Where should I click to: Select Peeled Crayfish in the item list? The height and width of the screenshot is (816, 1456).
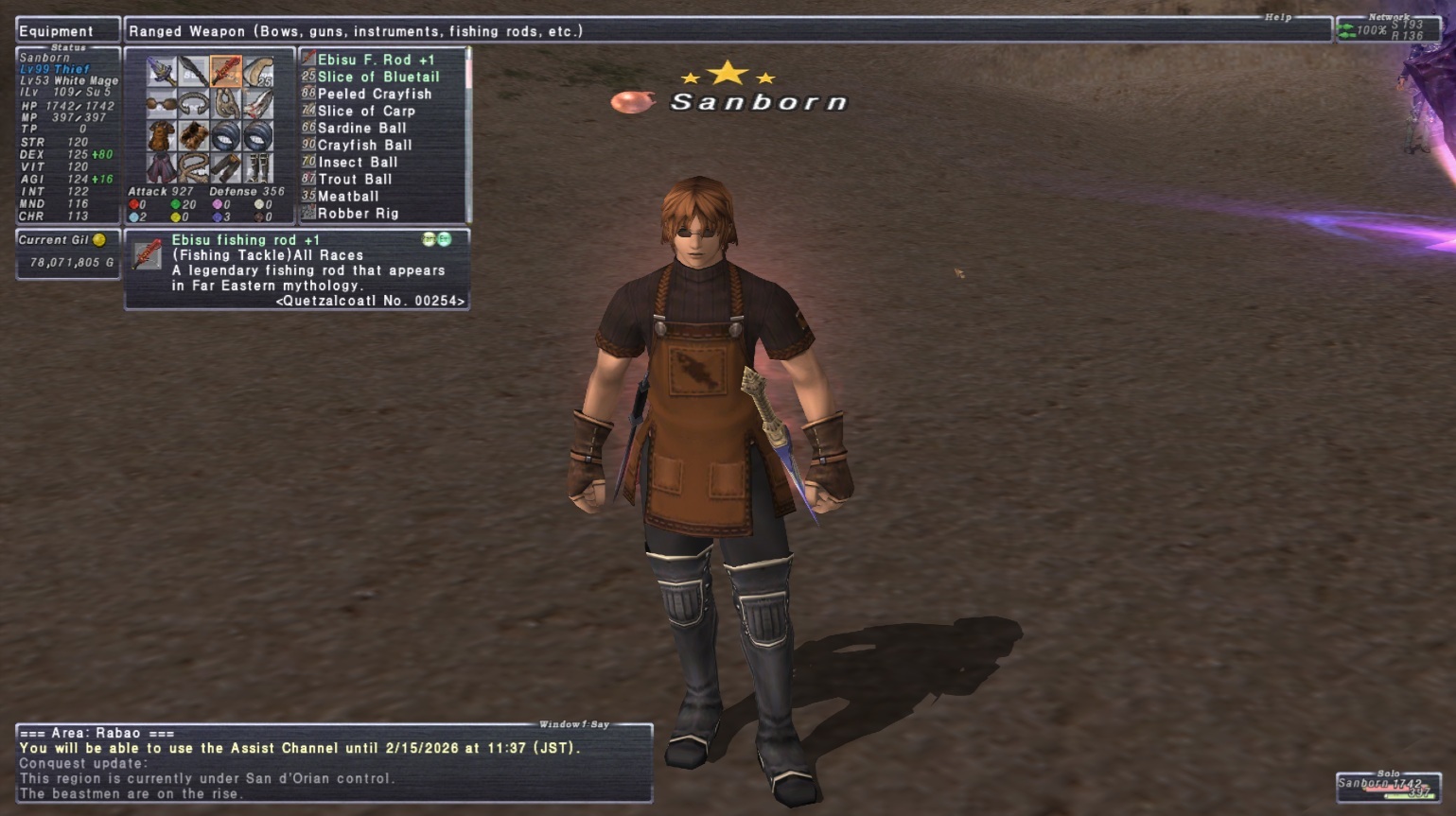point(374,94)
